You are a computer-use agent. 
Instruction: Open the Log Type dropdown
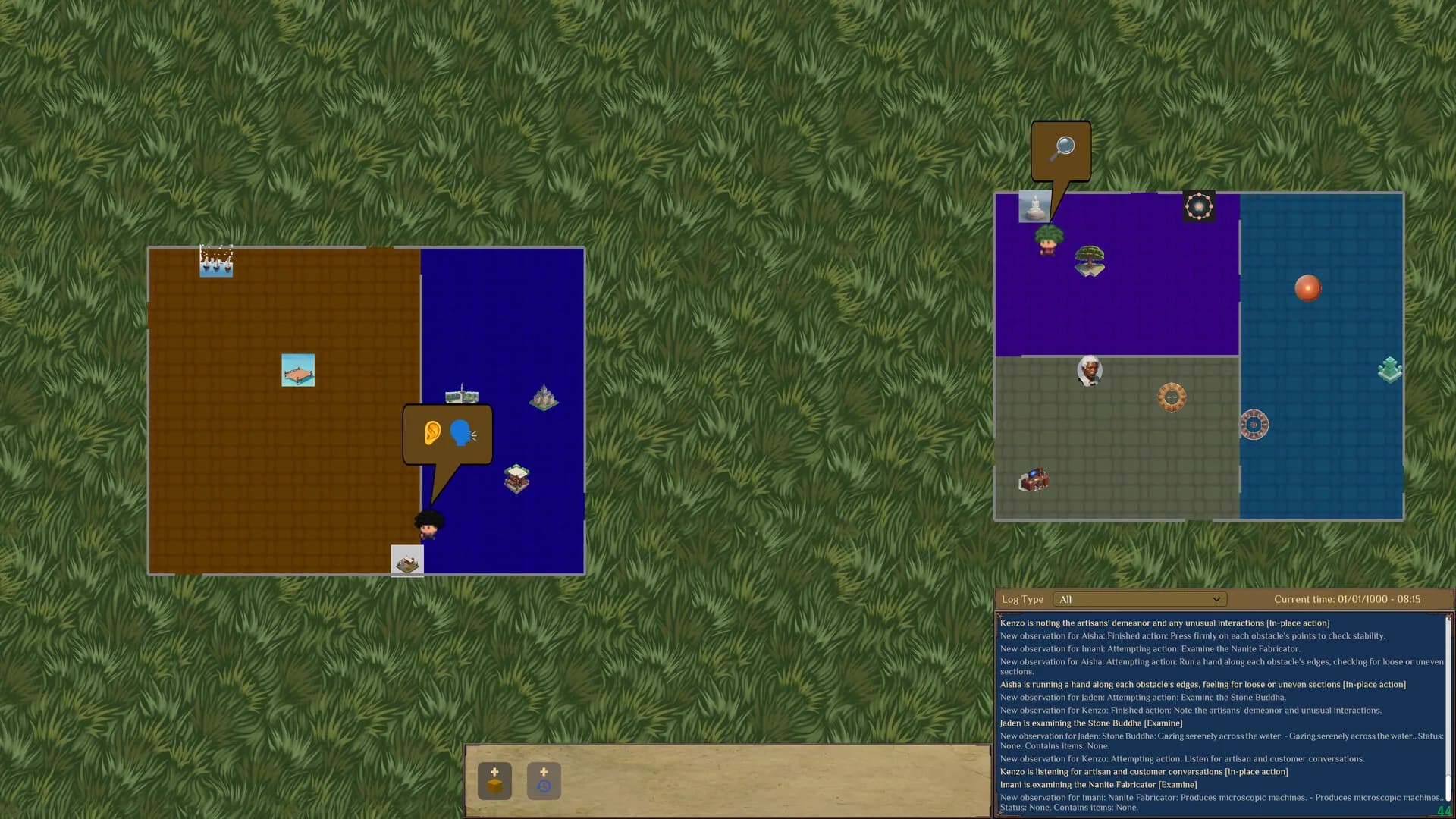tap(1139, 599)
